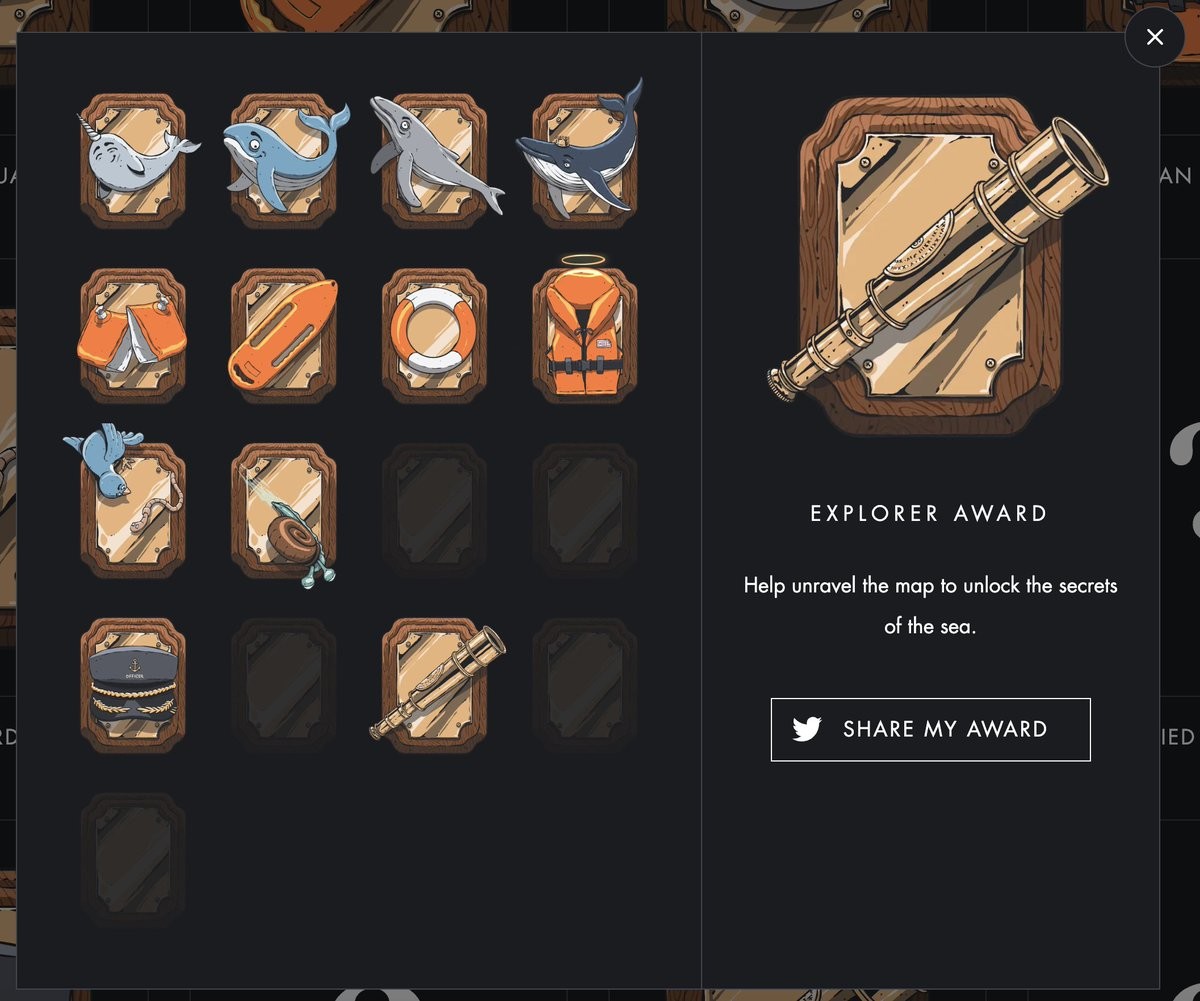Select the small telescope Explorer badge

435,685
